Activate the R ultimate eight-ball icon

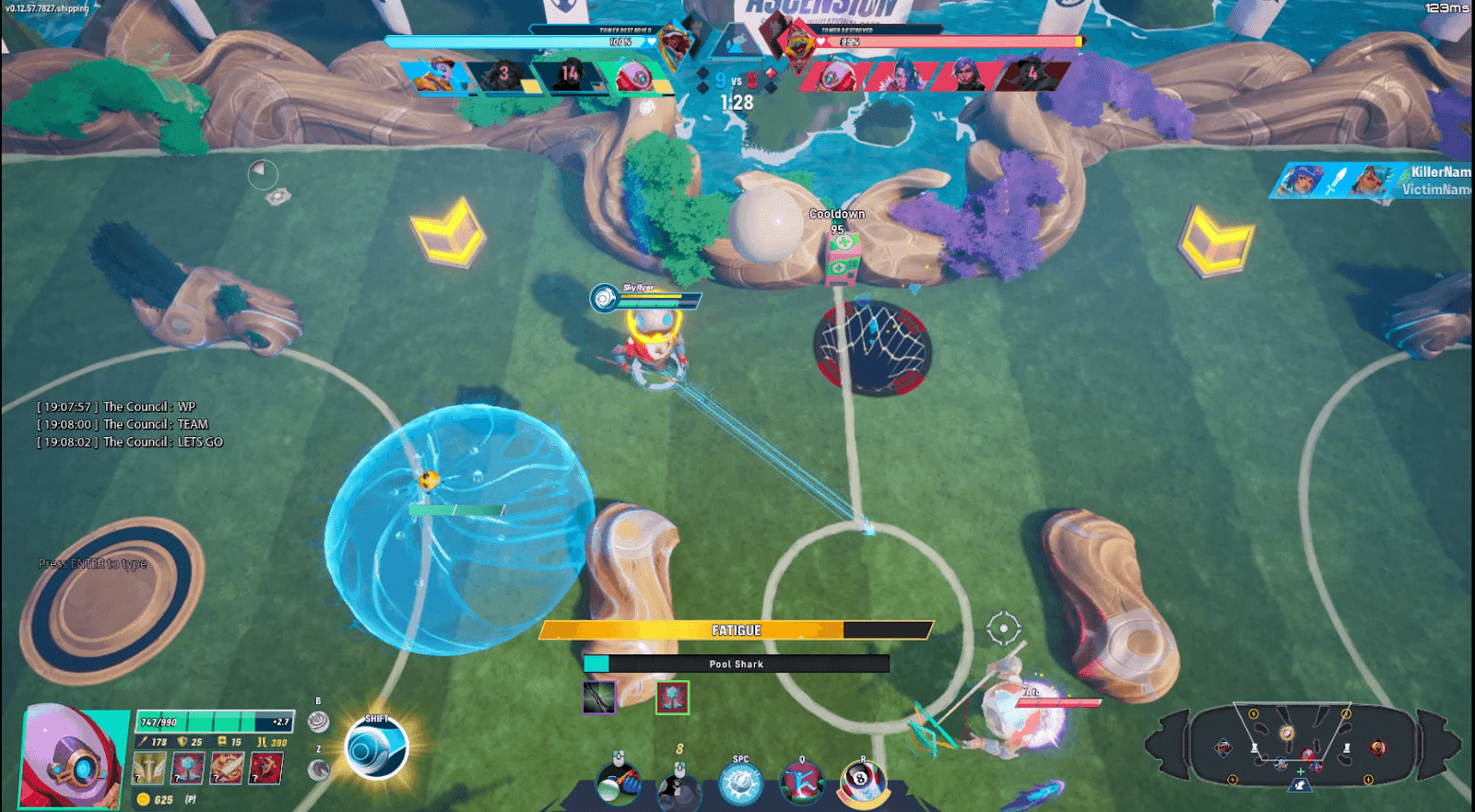tap(862, 782)
